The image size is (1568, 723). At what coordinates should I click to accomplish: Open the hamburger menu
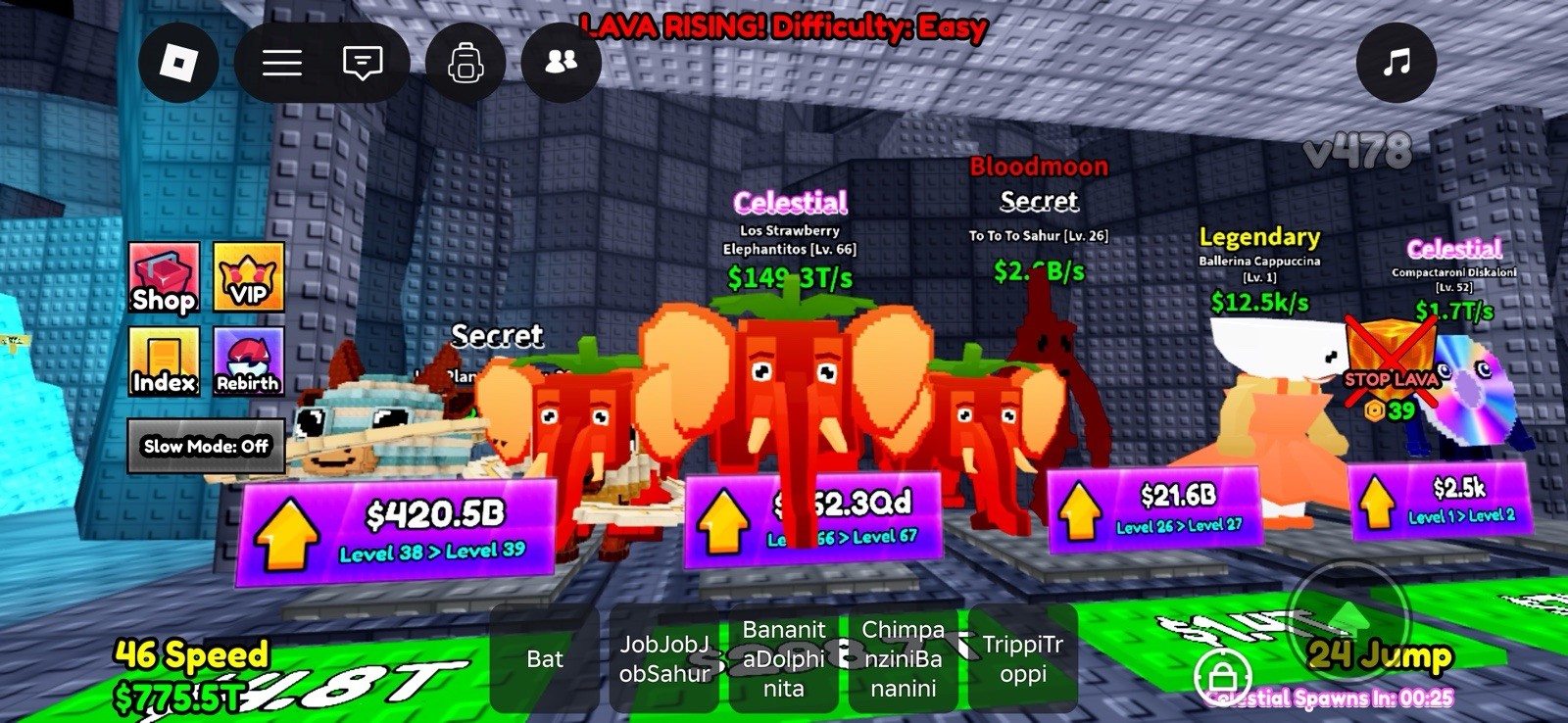click(x=281, y=62)
